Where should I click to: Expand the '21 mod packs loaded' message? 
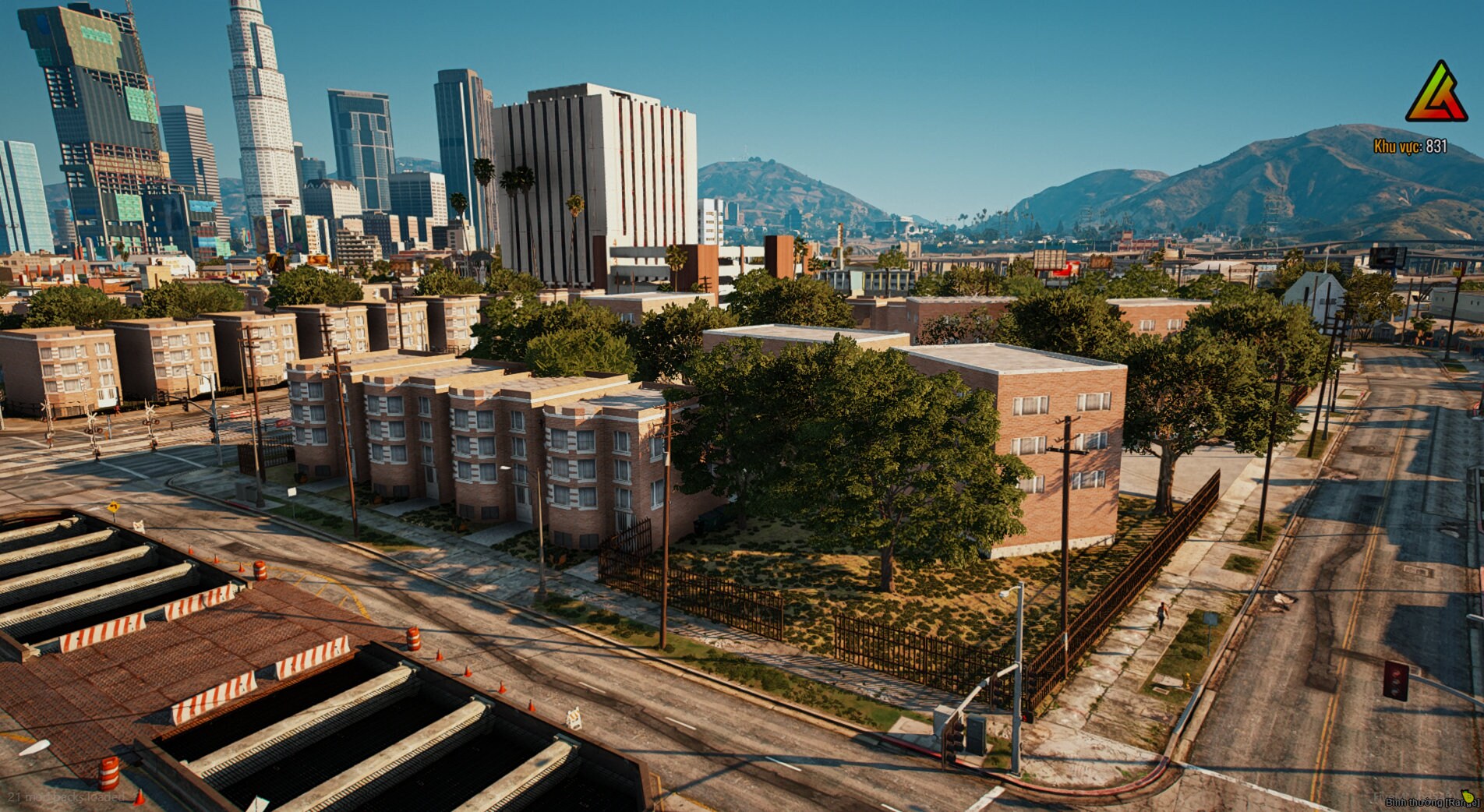[x=66, y=797]
